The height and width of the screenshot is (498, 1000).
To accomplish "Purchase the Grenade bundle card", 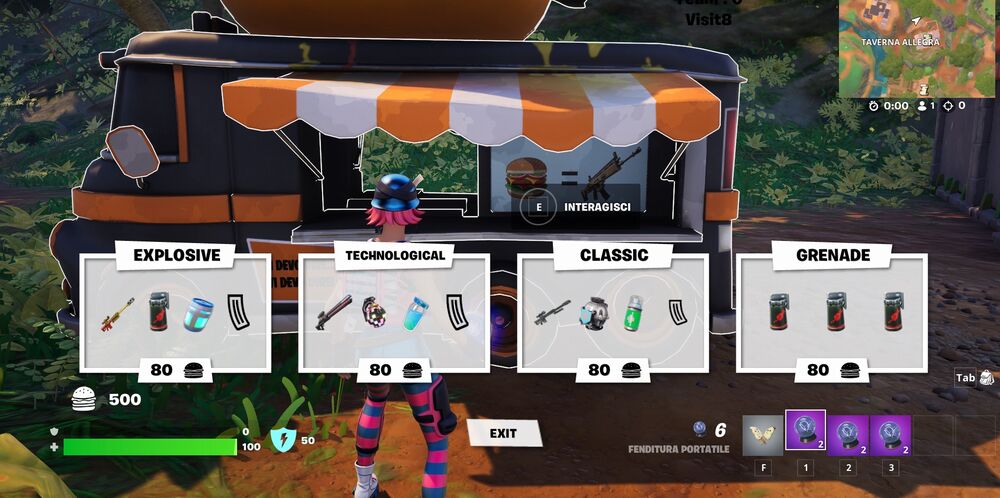I will tap(832, 312).
